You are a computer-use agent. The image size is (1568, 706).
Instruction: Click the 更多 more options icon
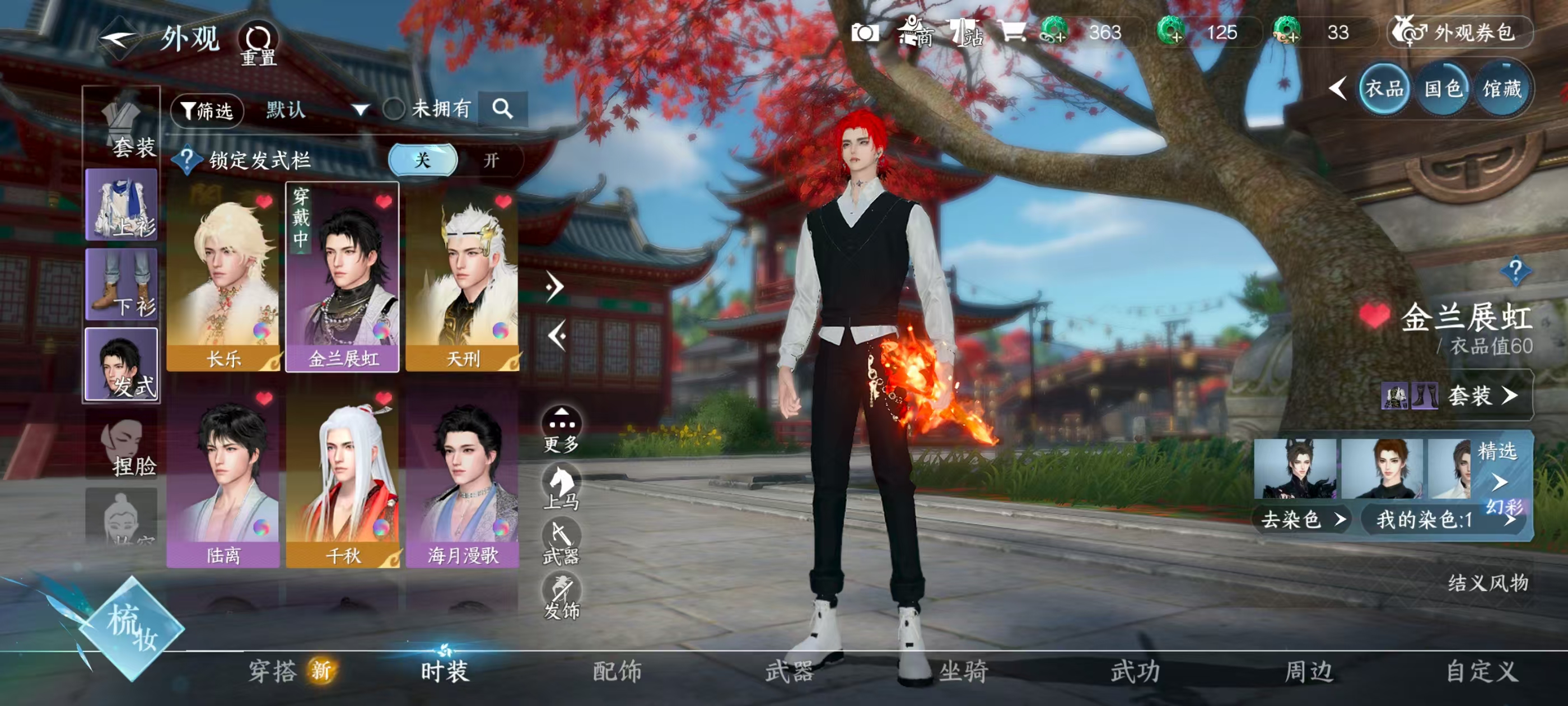tap(564, 428)
